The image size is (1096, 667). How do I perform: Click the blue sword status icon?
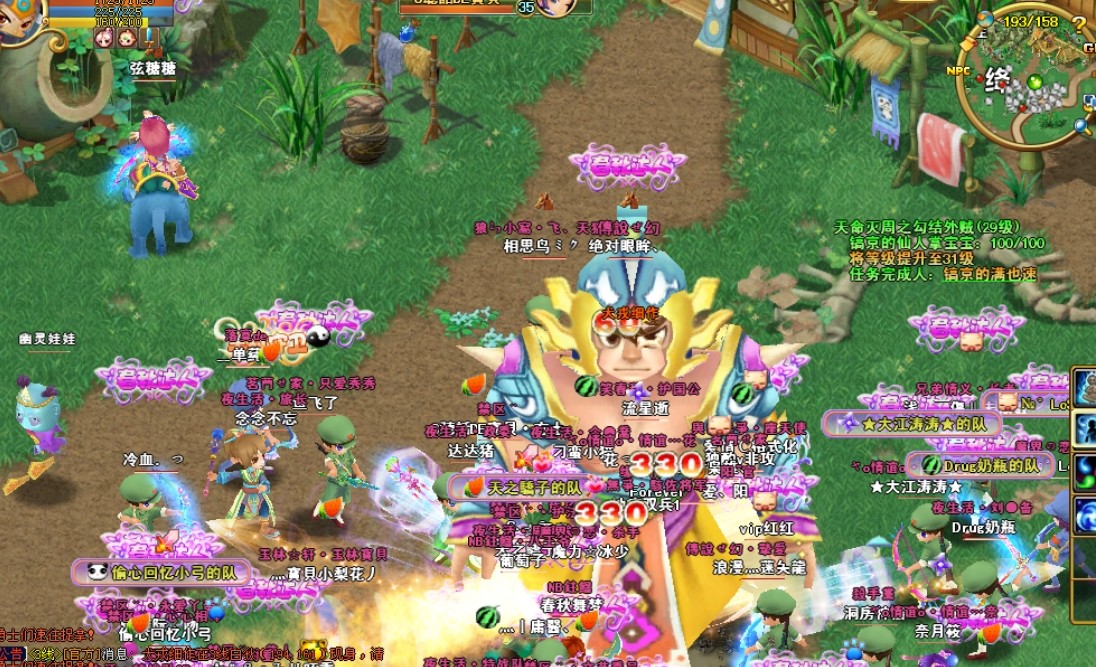click(149, 38)
